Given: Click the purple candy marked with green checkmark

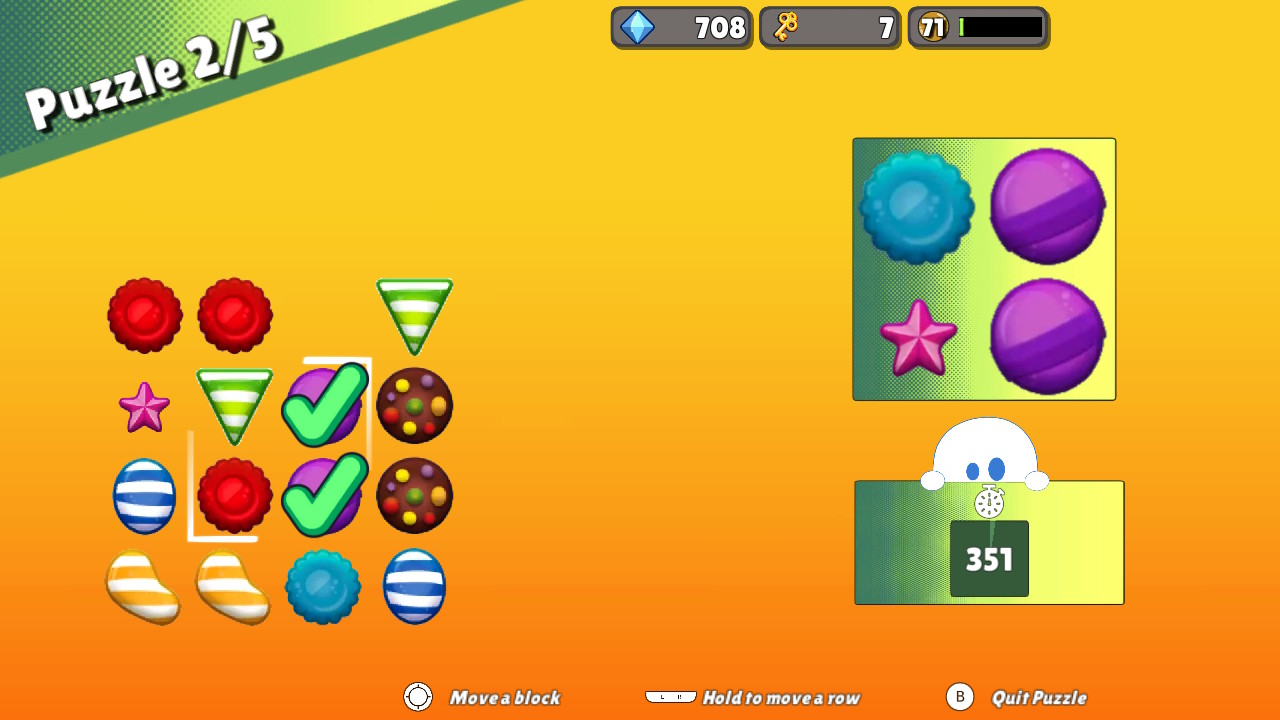Looking at the screenshot, I should [324, 405].
